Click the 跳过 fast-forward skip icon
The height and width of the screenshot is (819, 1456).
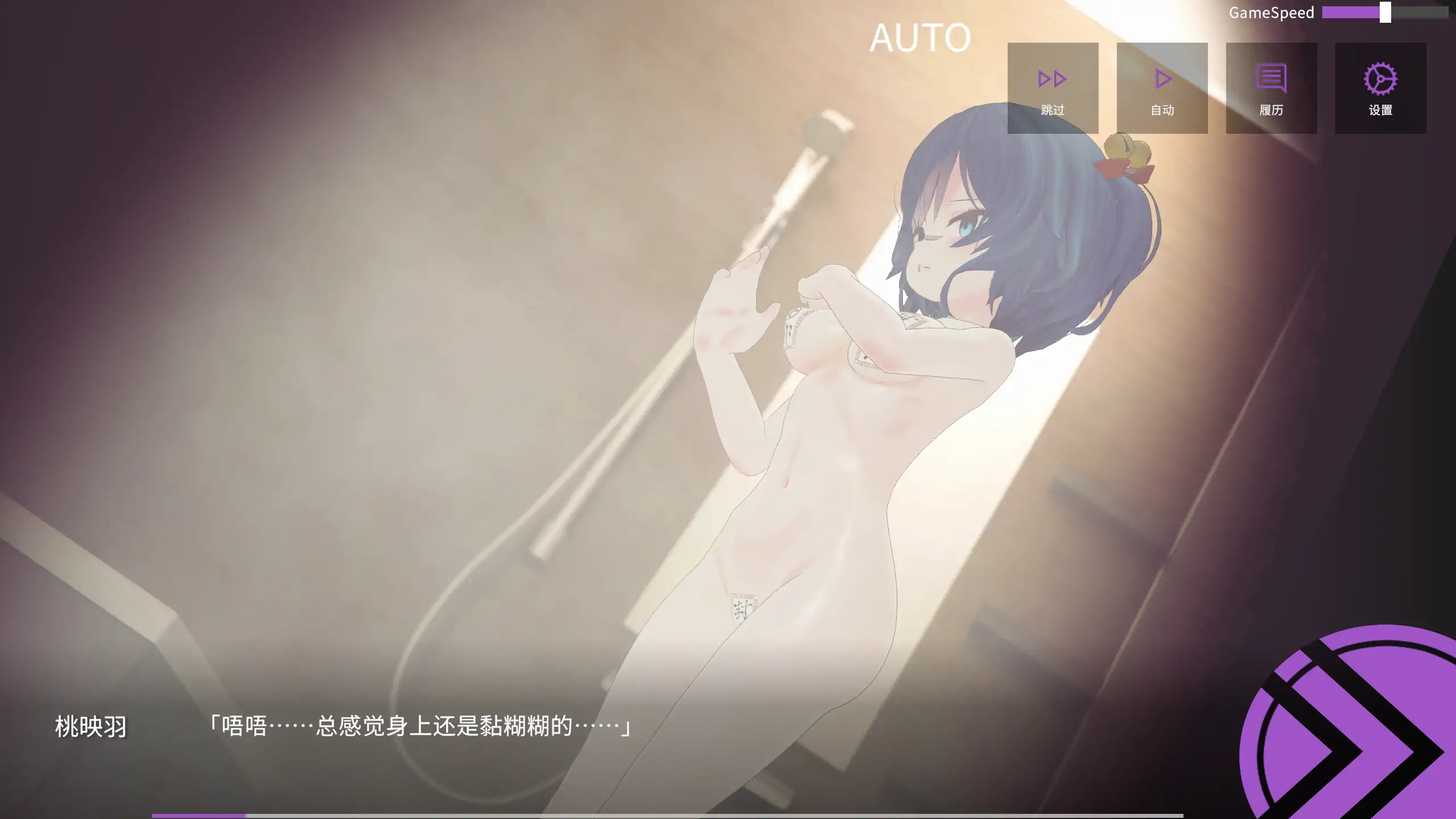click(x=1053, y=79)
